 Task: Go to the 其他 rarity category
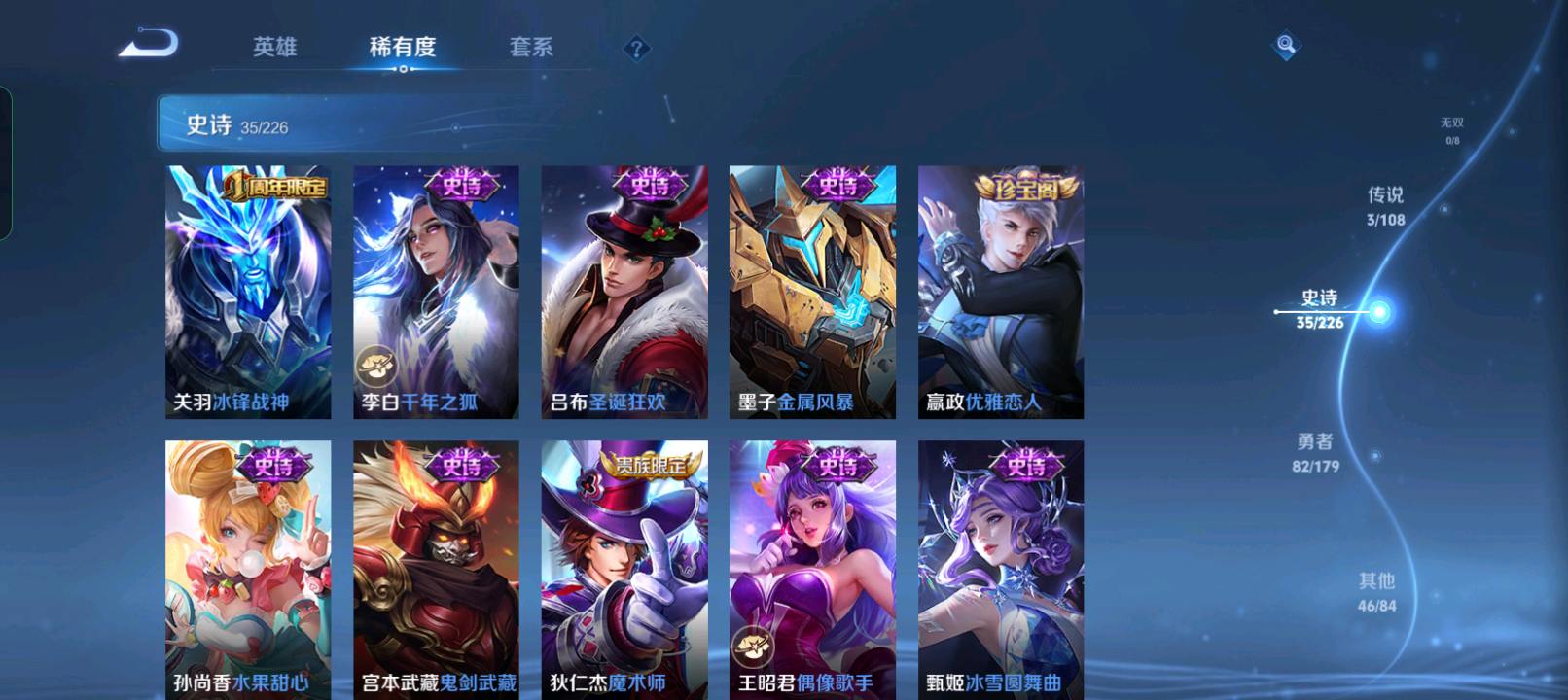1376,591
